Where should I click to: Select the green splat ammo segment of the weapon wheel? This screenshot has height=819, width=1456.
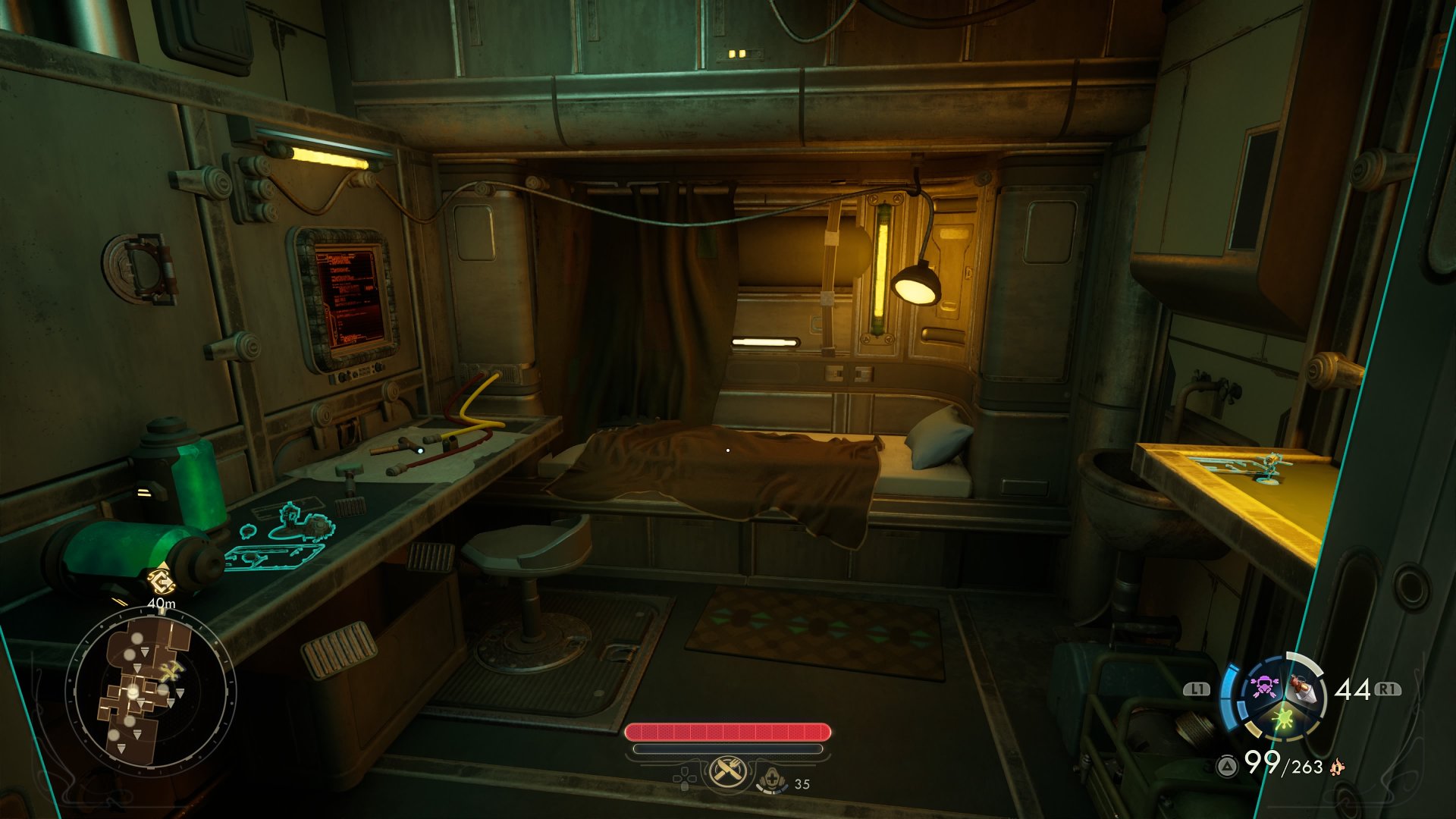tap(1282, 717)
